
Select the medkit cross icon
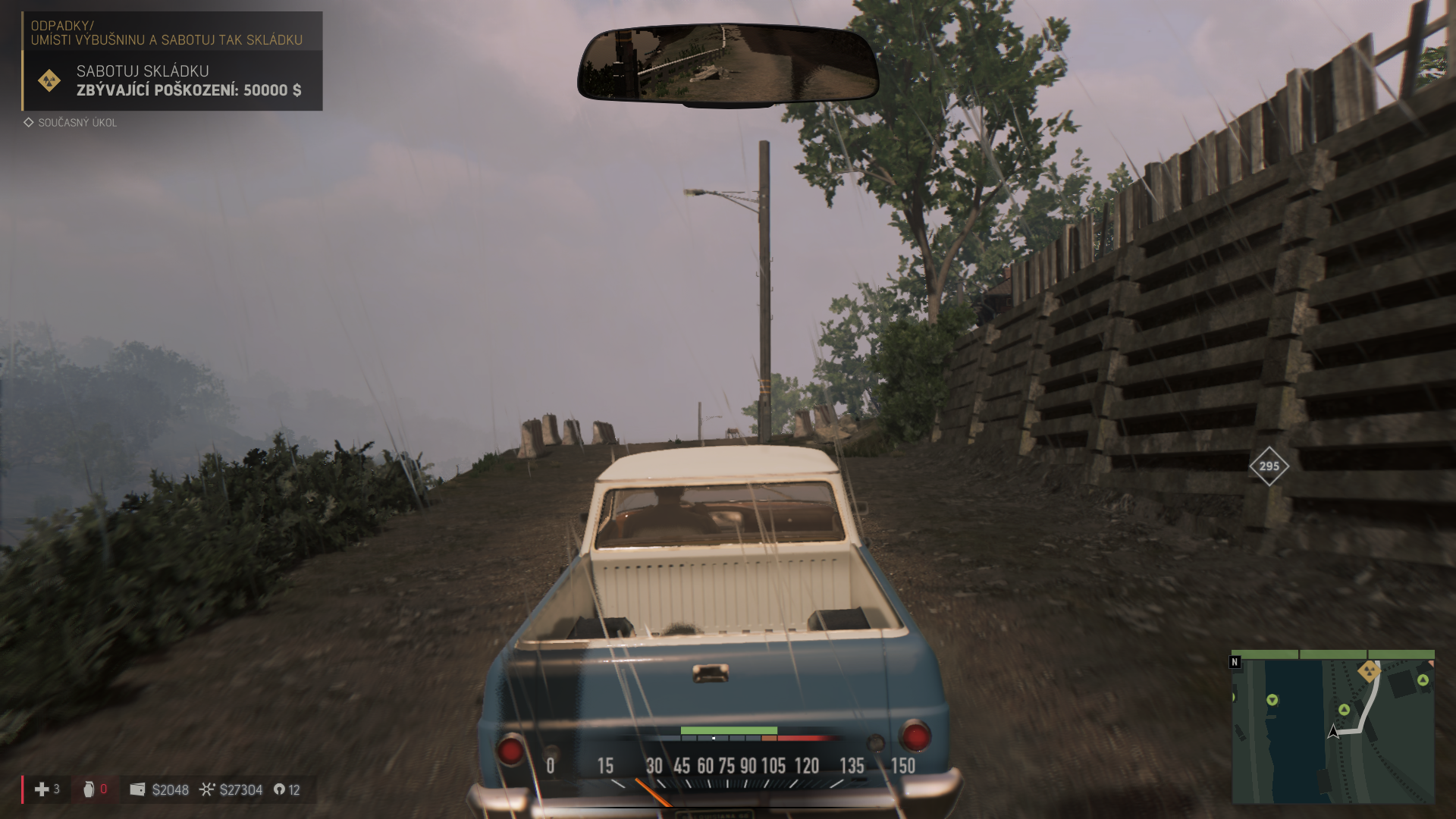coord(42,789)
